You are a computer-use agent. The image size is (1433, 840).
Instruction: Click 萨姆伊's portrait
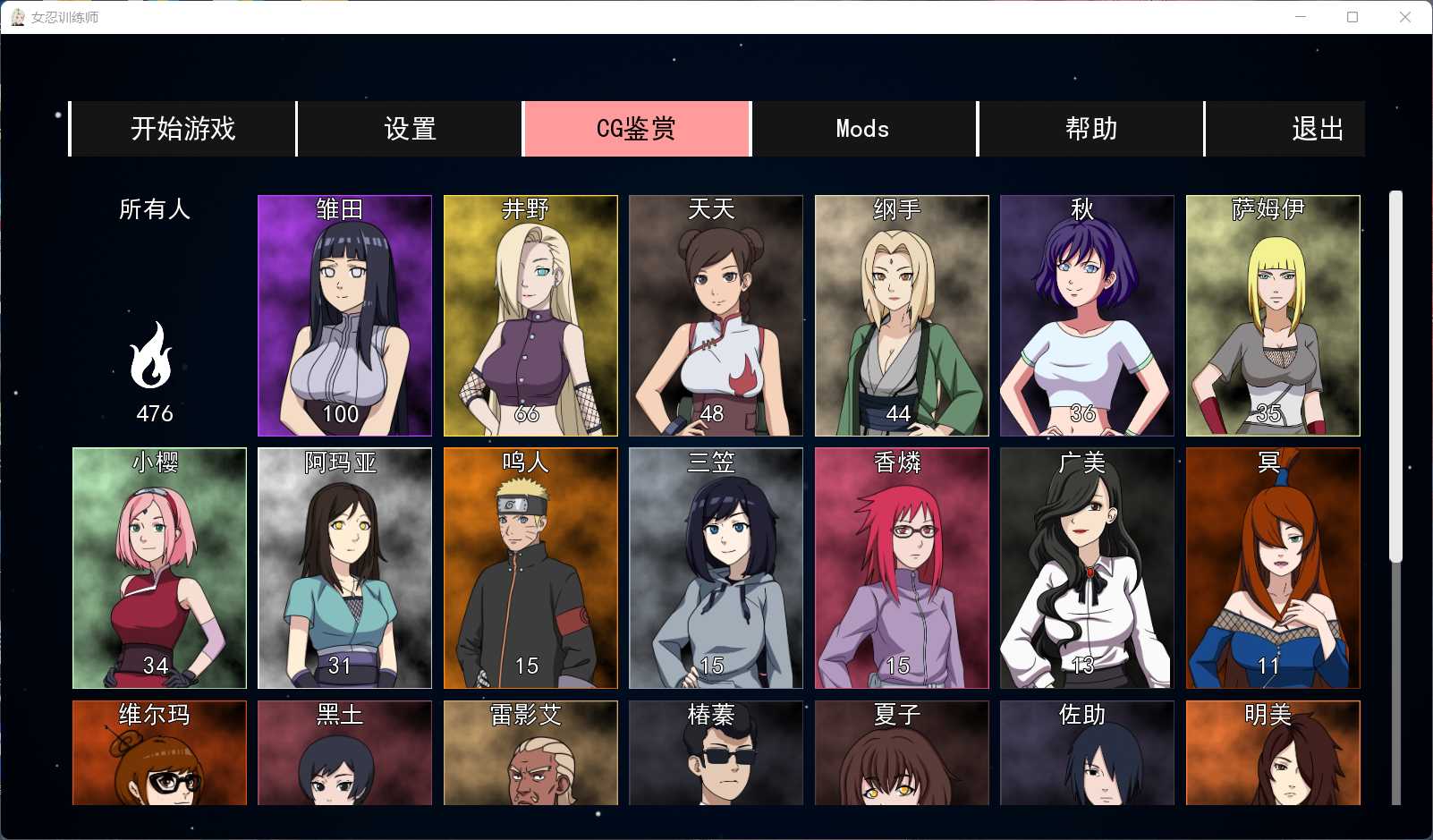tap(1273, 315)
